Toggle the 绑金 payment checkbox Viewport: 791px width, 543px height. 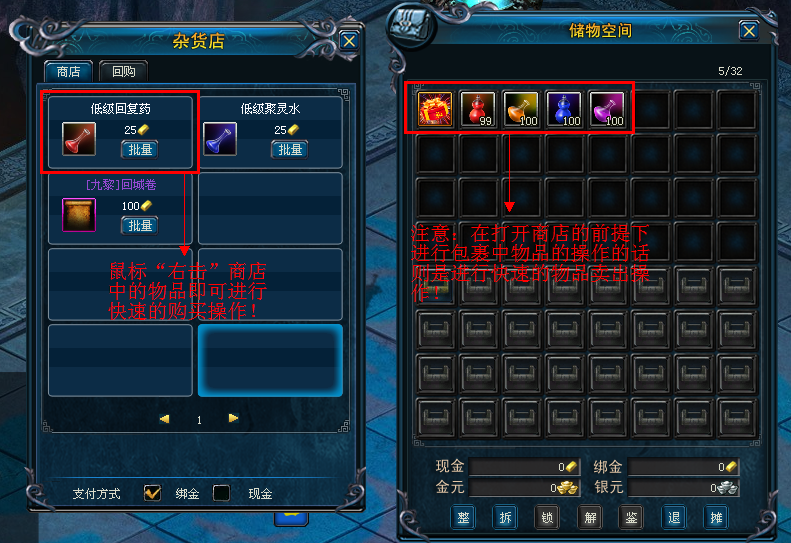tap(153, 493)
